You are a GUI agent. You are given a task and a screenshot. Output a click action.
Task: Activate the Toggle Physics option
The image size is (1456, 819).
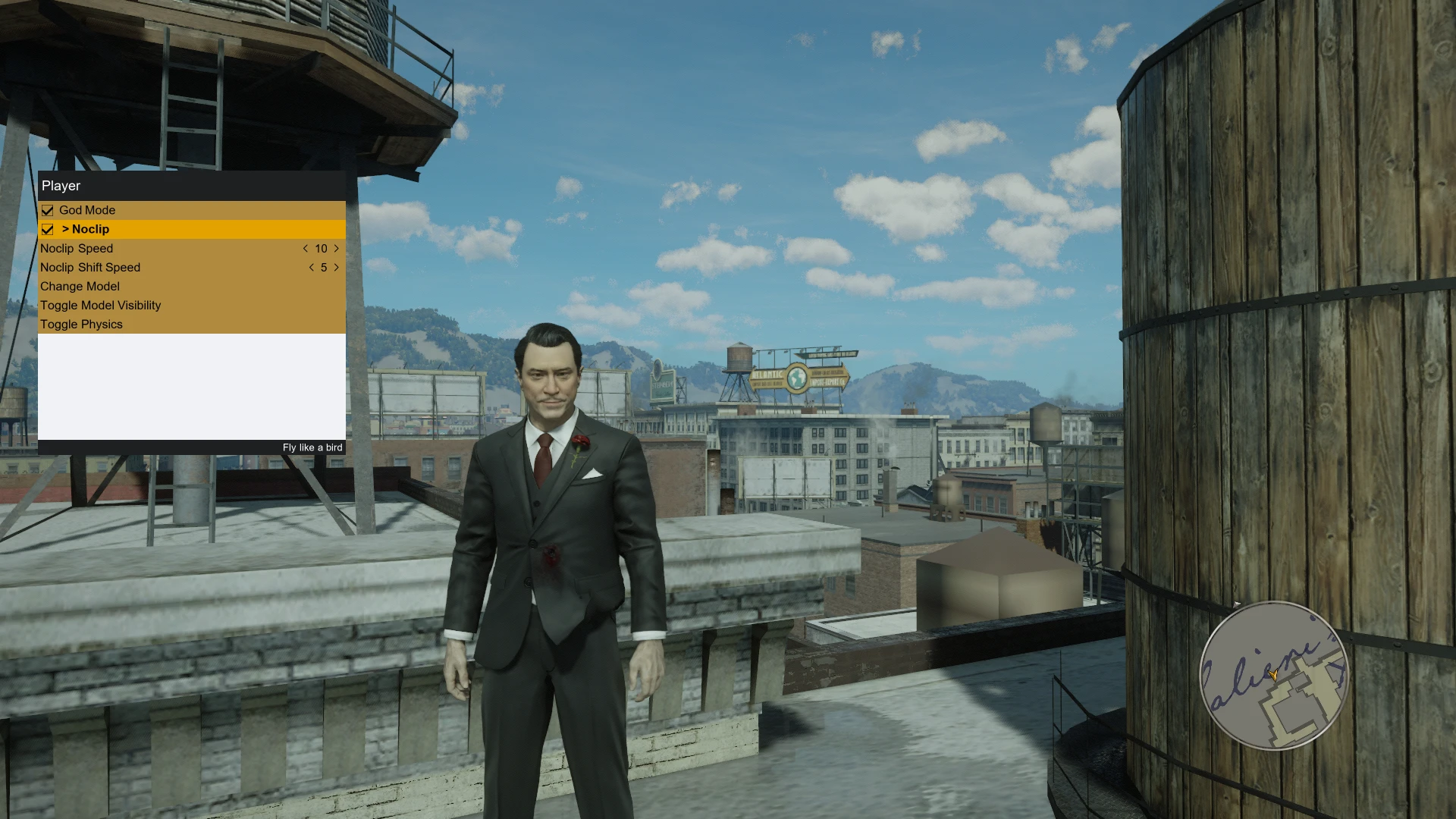pyautogui.click(x=81, y=324)
